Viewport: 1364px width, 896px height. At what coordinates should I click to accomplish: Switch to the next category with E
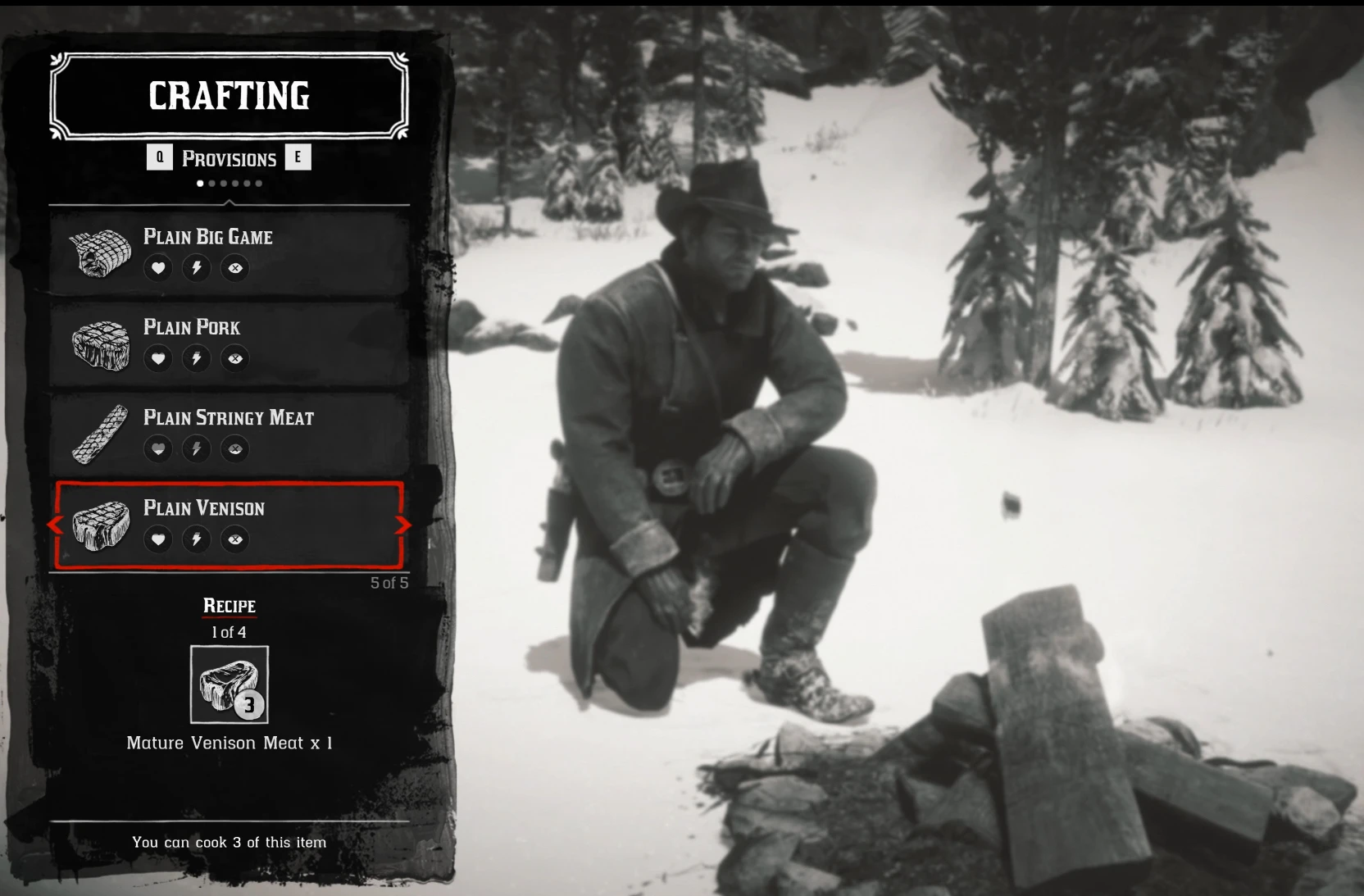[x=298, y=157]
